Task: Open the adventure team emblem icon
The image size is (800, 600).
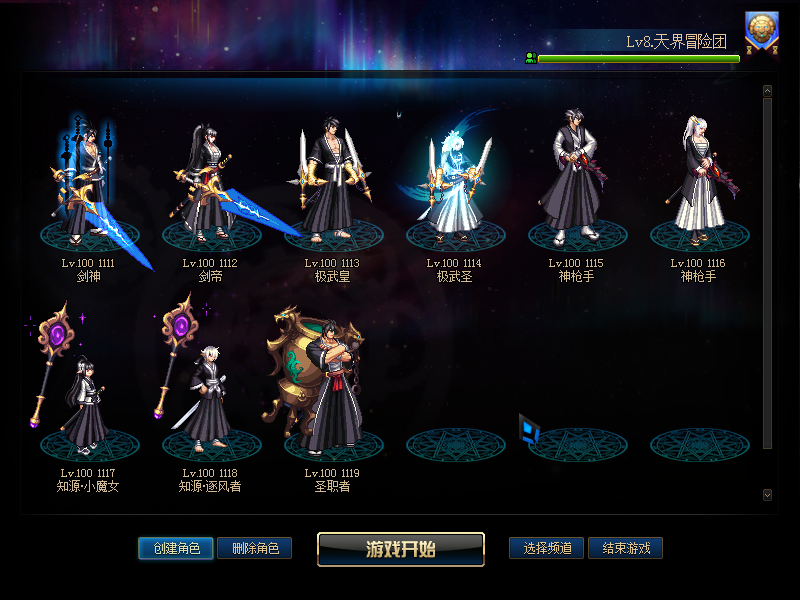Action: click(762, 31)
